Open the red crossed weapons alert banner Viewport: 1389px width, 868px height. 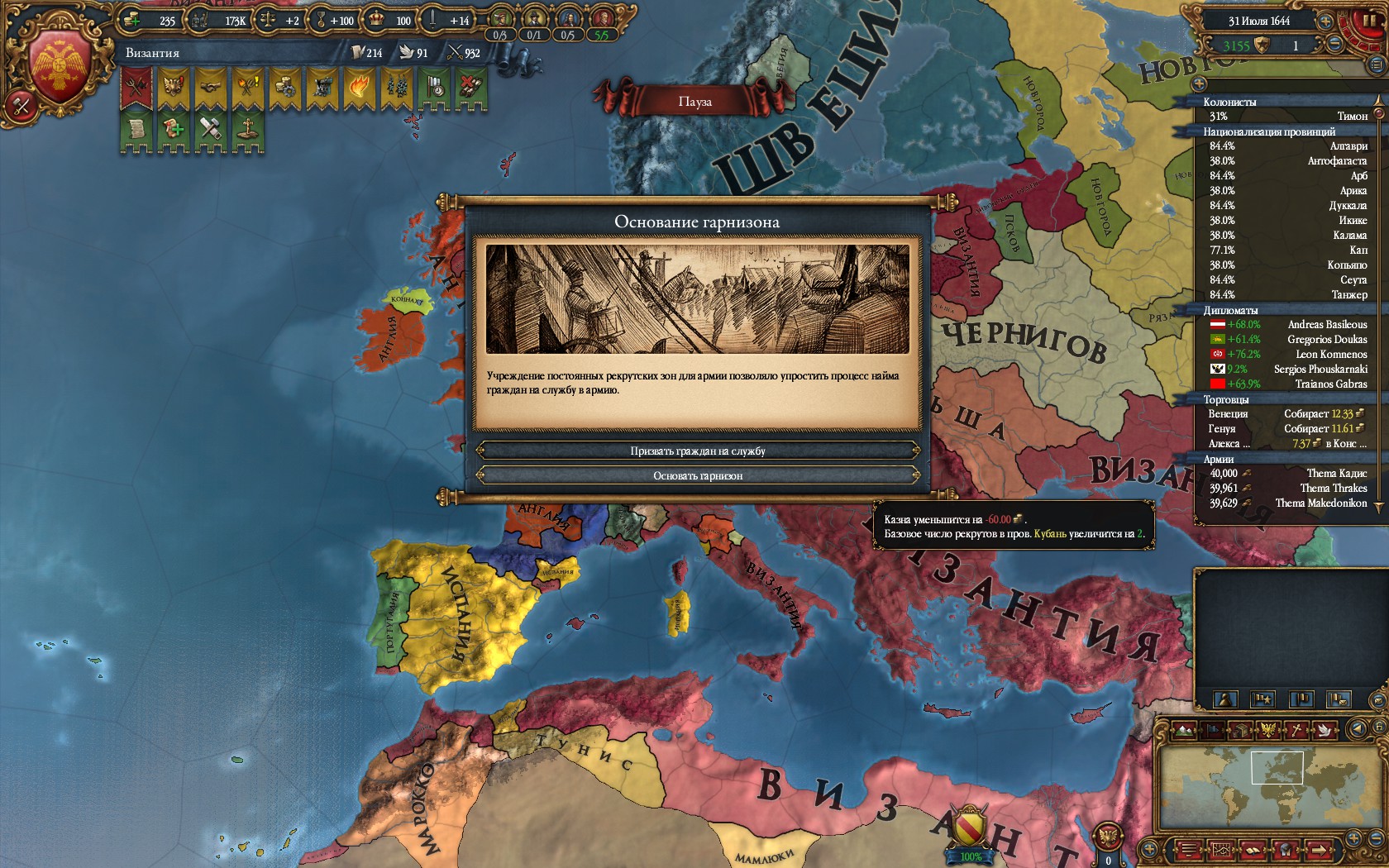click(136, 87)
